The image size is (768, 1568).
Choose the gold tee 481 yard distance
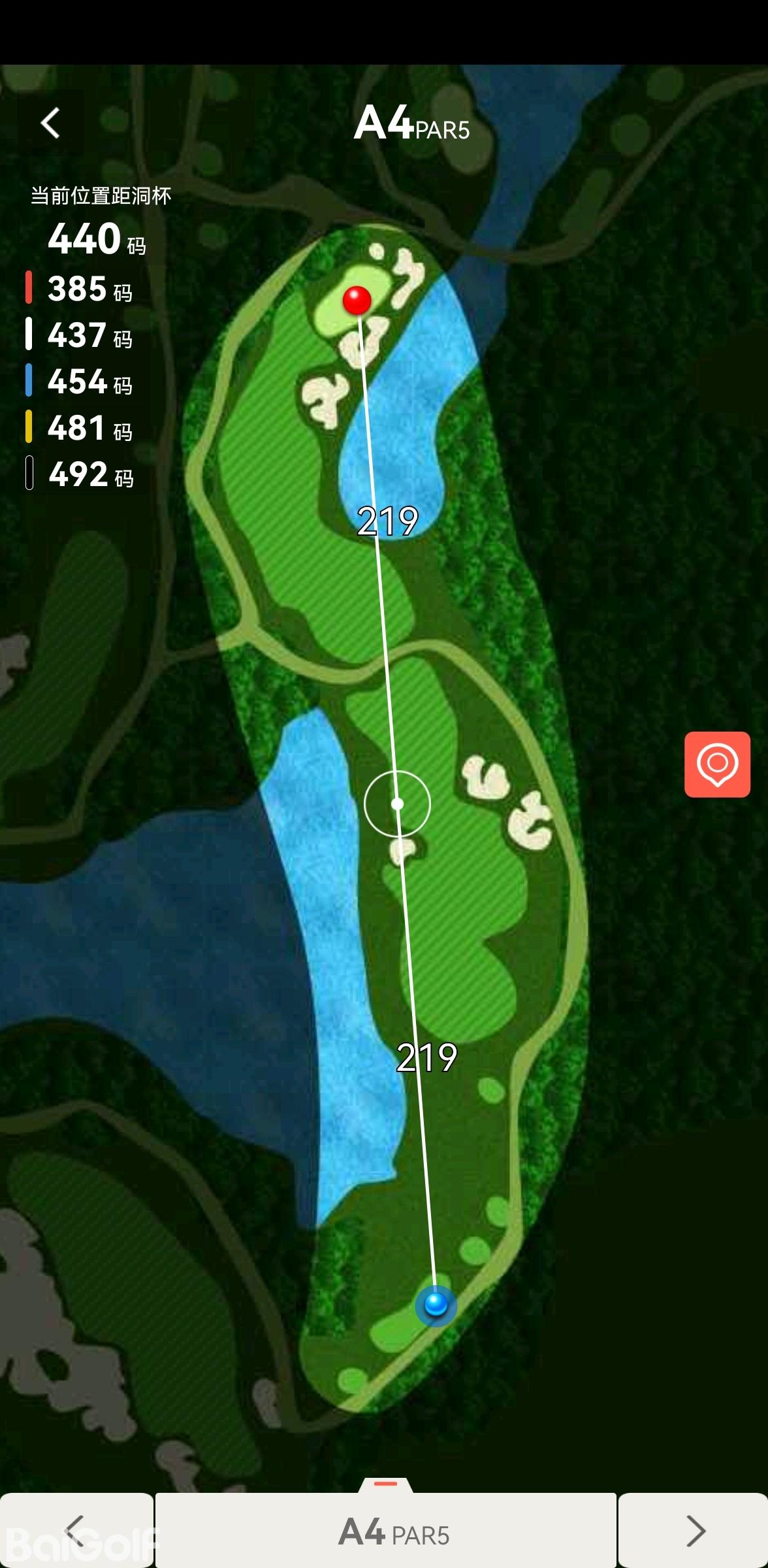tap(80, 428)
